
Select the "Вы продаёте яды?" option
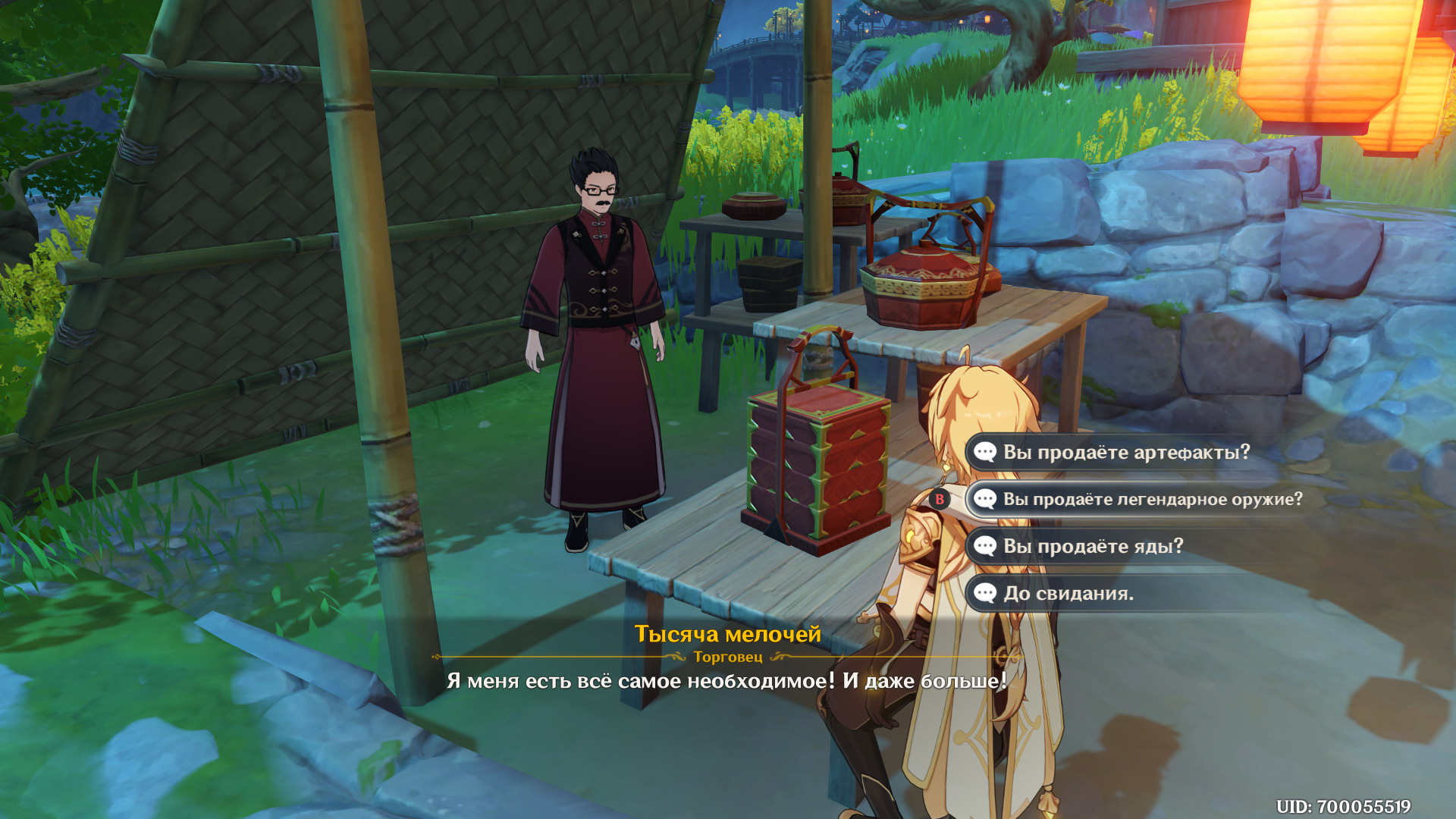(x=1092, y=547)
